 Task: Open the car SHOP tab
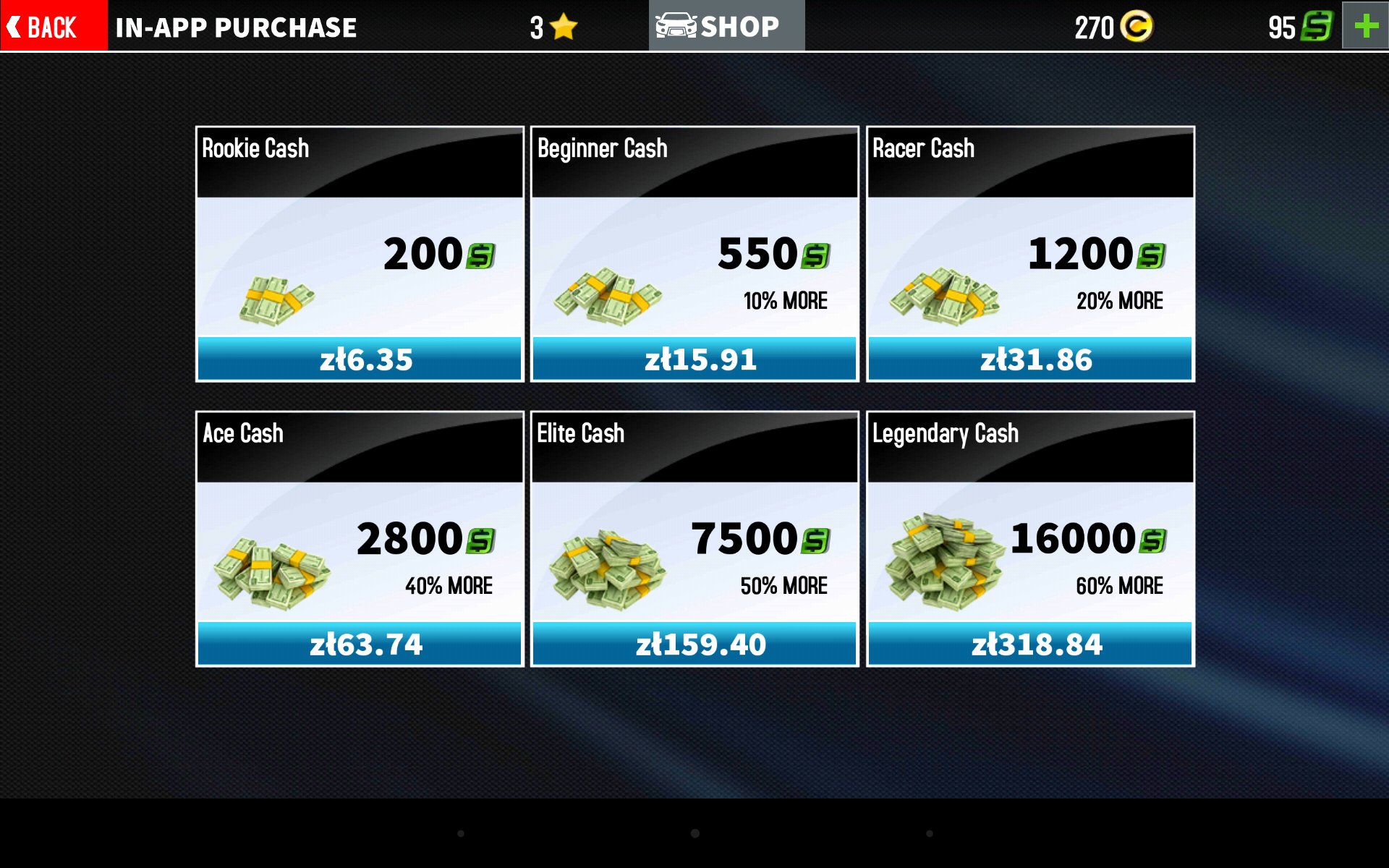tap(726, 26)
